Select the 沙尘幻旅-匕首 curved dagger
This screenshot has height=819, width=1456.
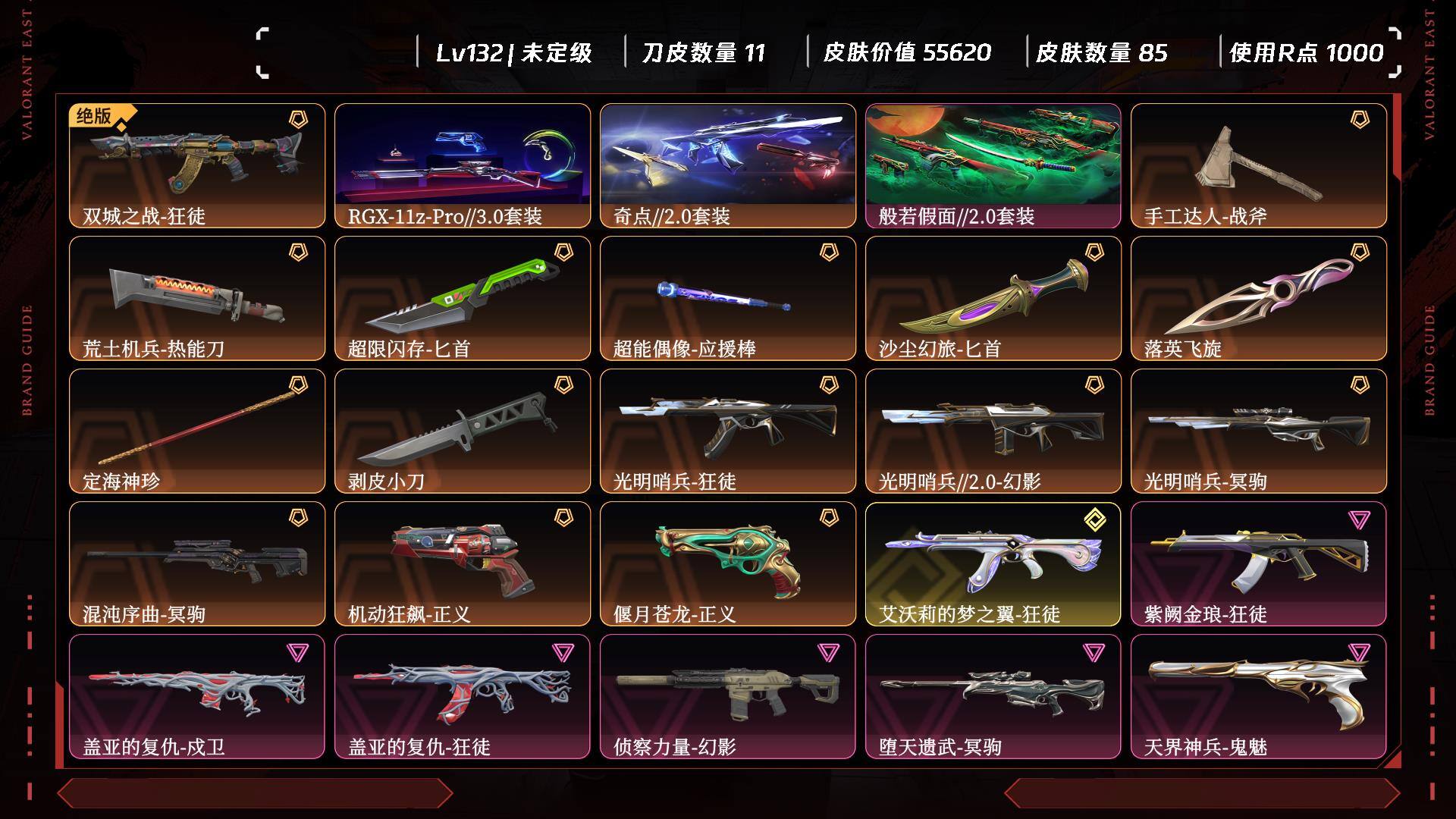(x=993, y=298)
